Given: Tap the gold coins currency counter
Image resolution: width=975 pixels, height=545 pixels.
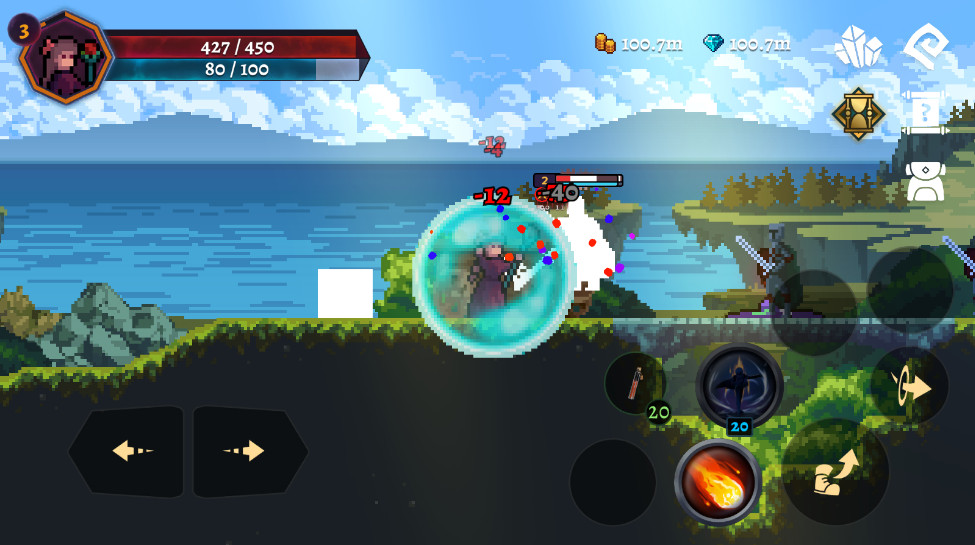Looking at the screenshot, I should [x=639, y=43].
